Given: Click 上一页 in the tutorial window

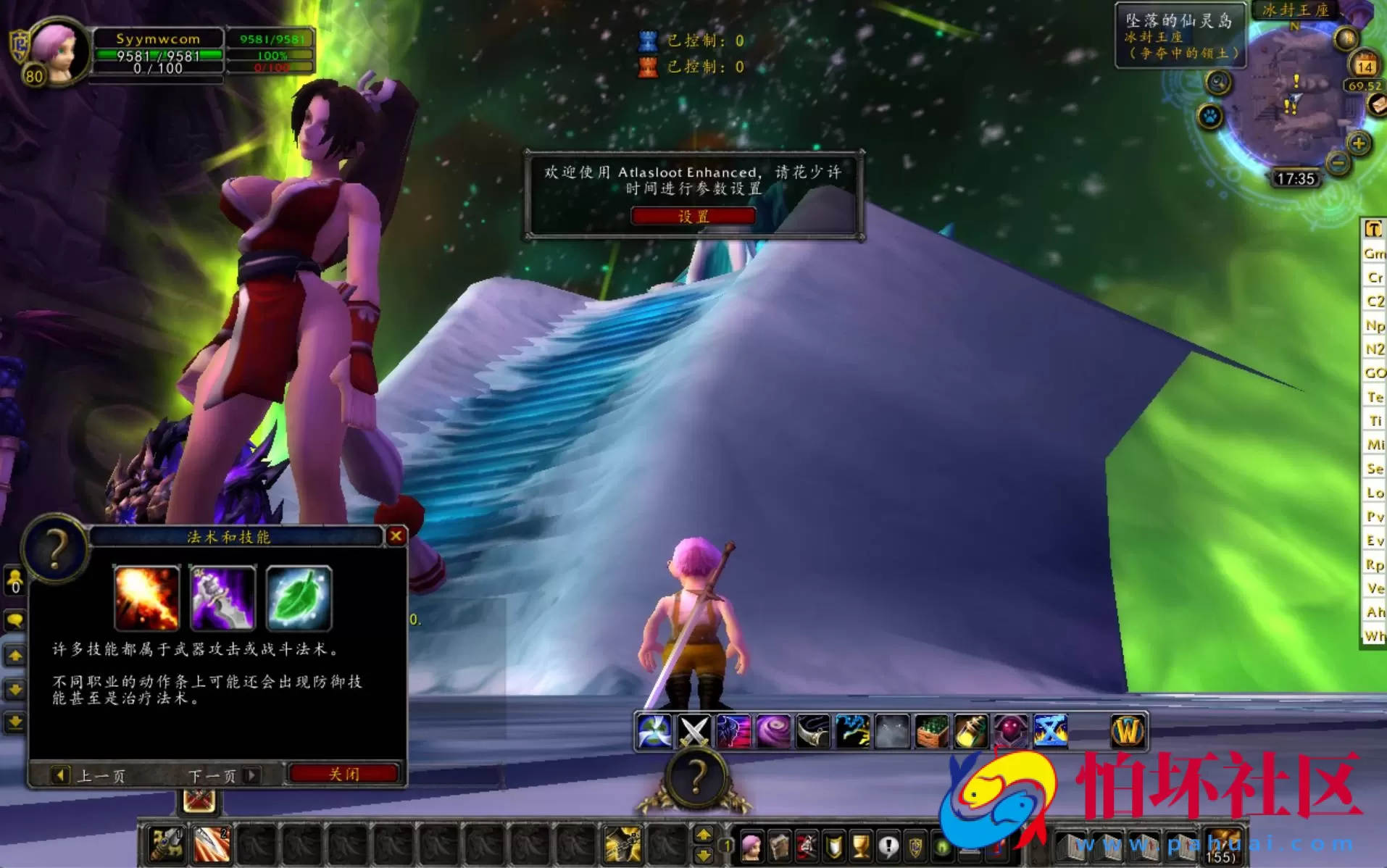Looking at the screenshot, I should coord(102,775).
